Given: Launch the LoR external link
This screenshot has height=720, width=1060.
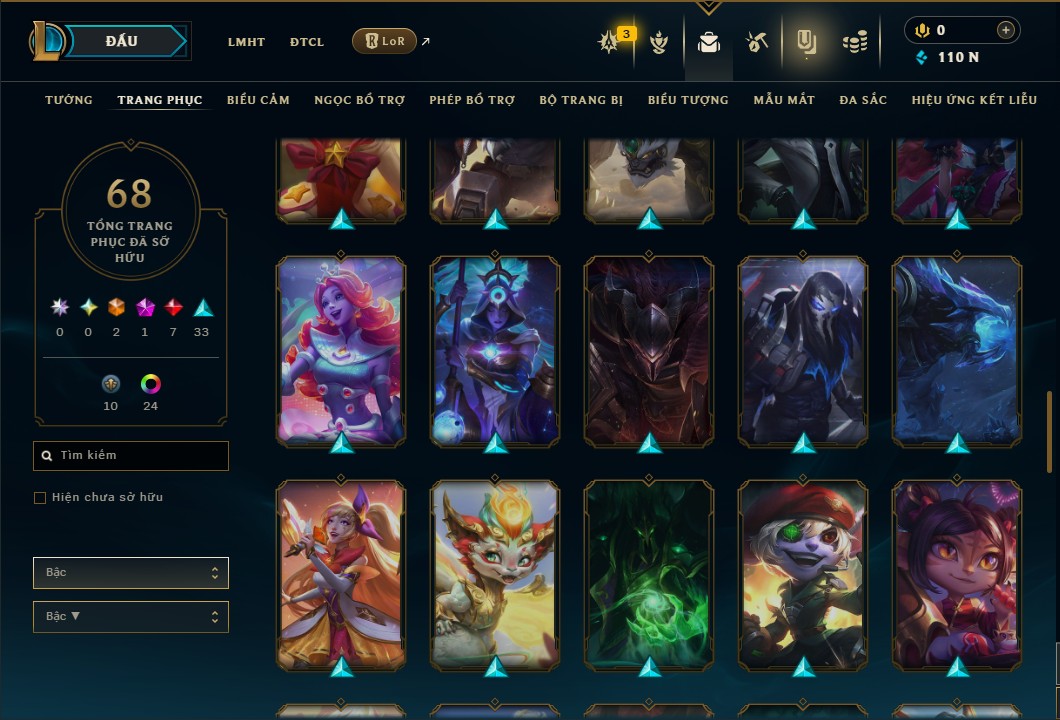Looking at the screenshot, I should (385, 41).
